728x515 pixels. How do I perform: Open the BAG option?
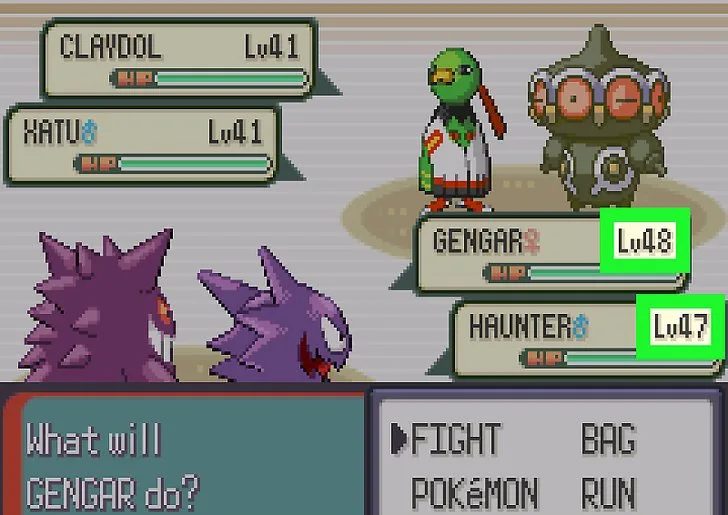[610, 439]
